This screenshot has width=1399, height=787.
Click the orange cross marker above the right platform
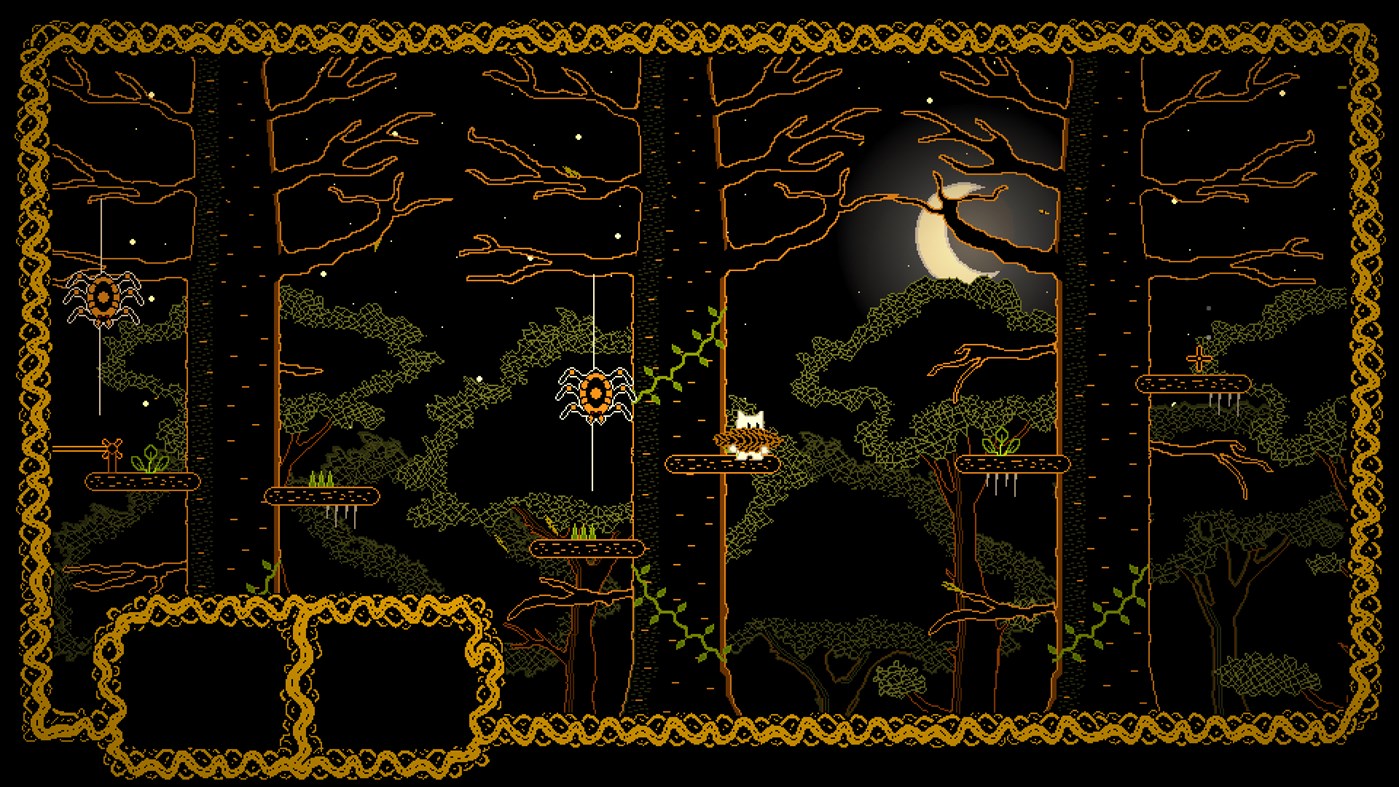point(1199,358)
